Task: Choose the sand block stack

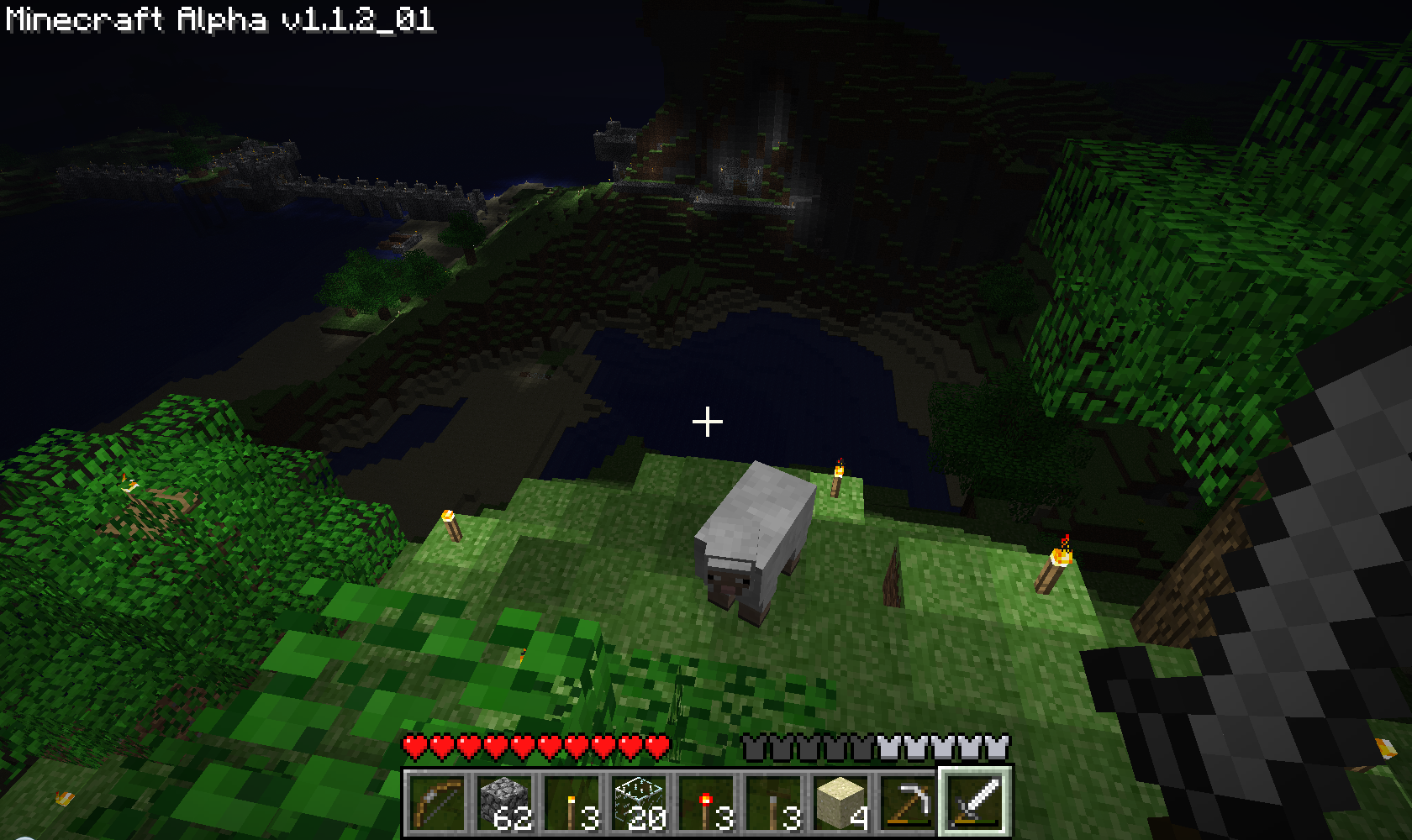Action: point(840,803)
